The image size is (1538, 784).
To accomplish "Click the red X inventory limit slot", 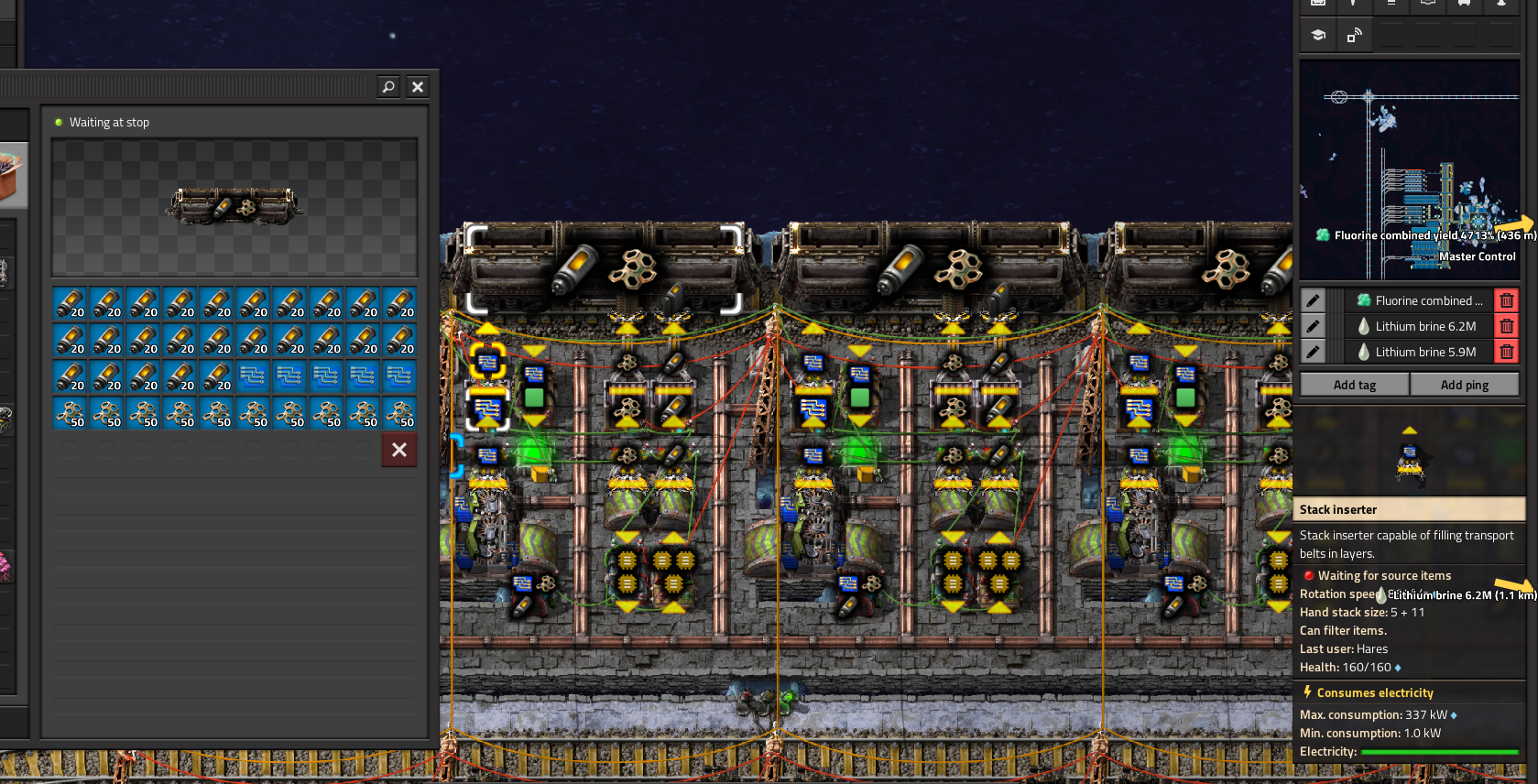I will pyautogui.click(x=399, y=450).
